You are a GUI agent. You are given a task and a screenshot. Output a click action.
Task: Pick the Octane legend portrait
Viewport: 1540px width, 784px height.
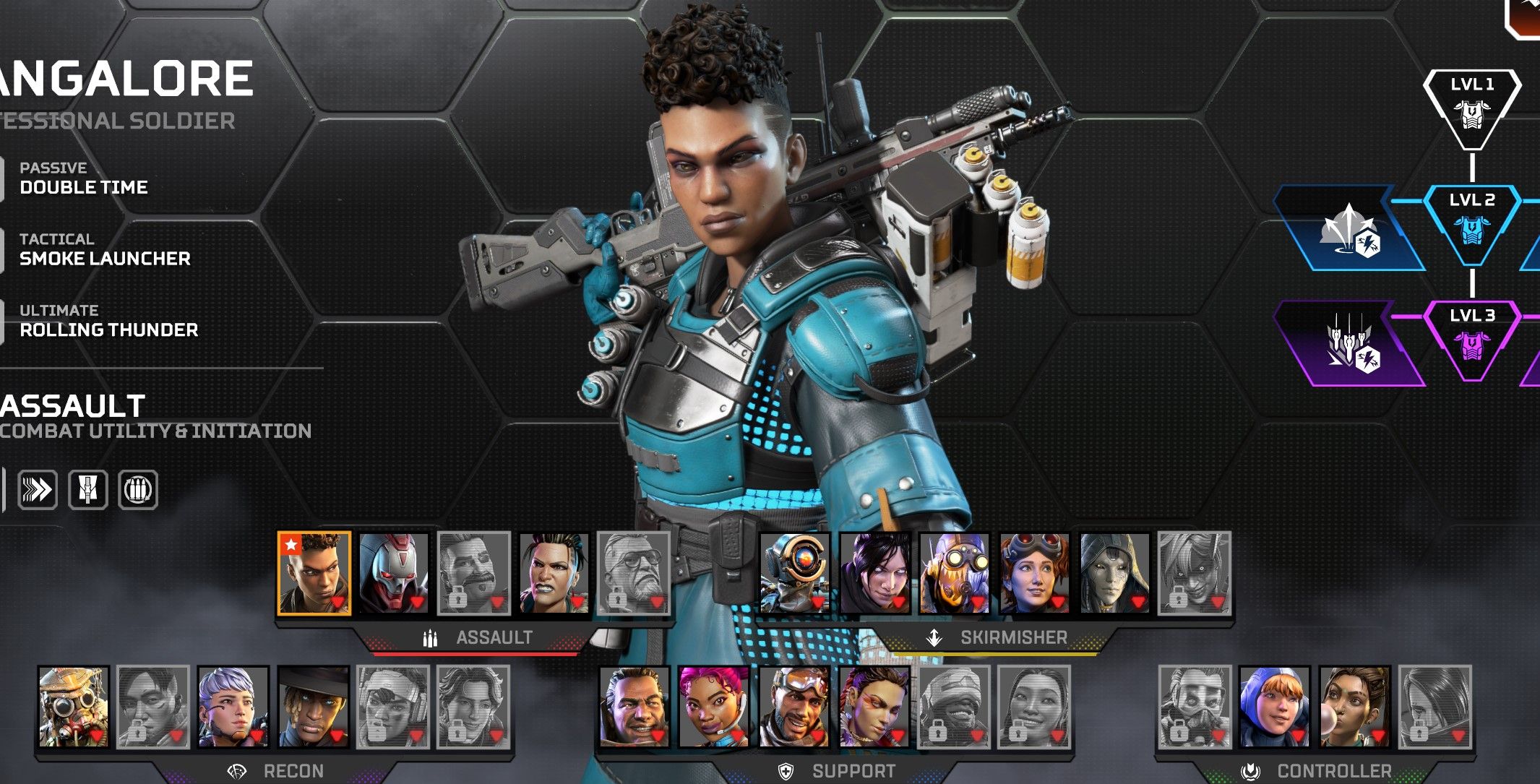954,574
